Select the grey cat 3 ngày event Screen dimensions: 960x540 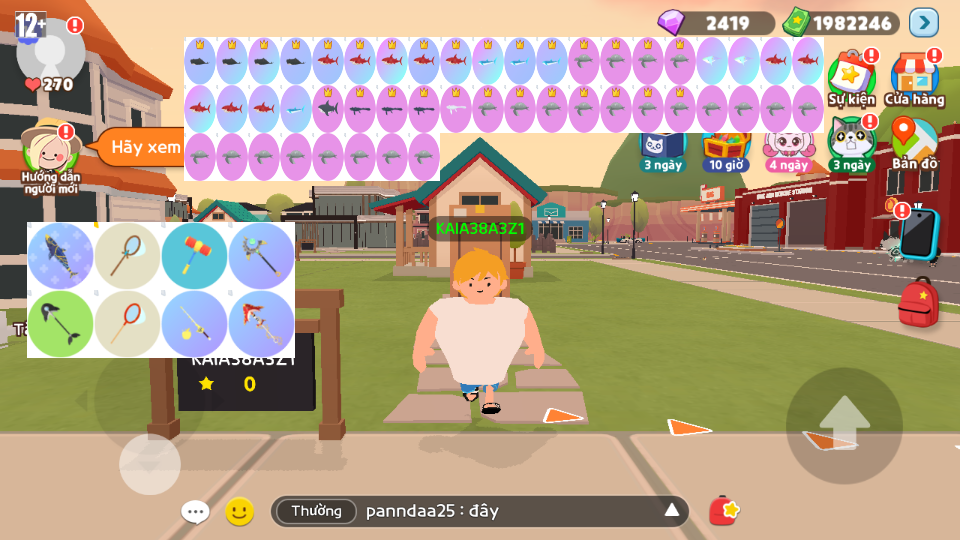tap(851, 142)
